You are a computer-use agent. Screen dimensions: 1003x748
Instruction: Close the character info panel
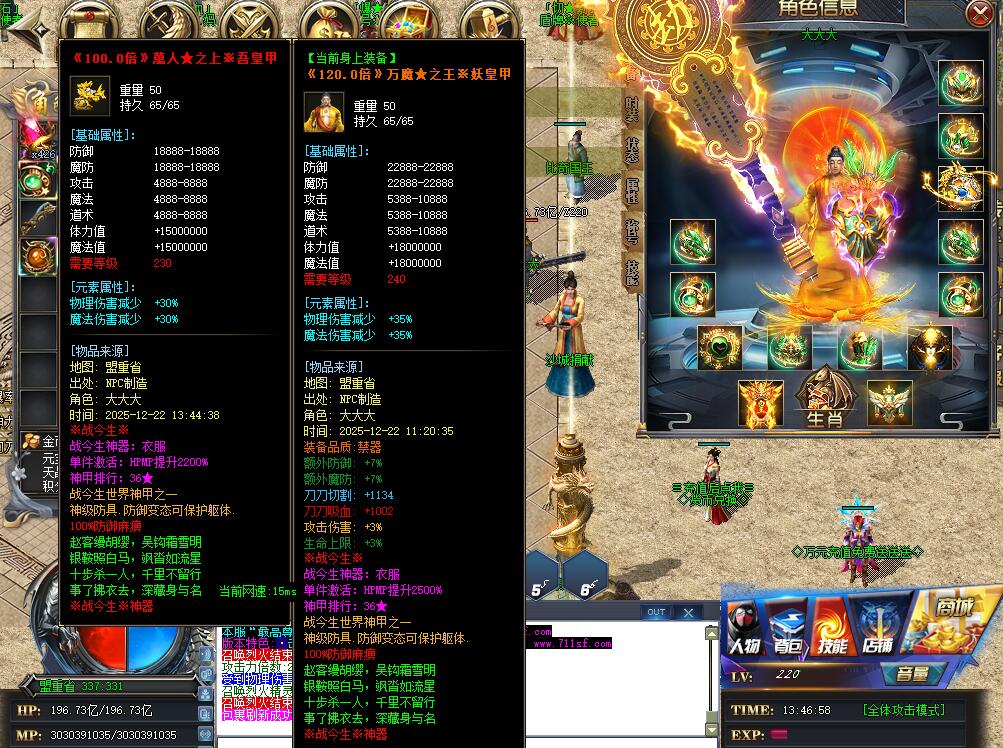pos(977,13)
